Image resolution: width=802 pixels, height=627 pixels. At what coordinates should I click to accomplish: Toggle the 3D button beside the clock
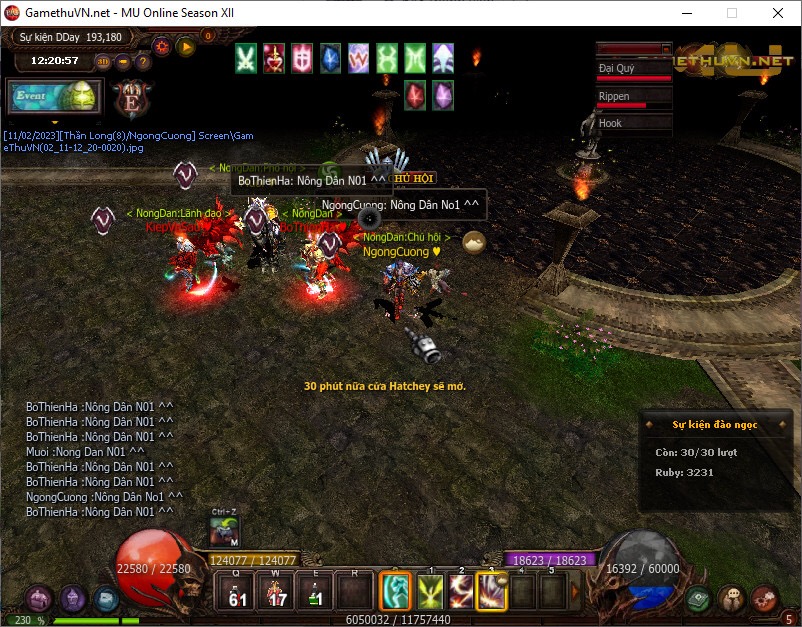[103, 61]
